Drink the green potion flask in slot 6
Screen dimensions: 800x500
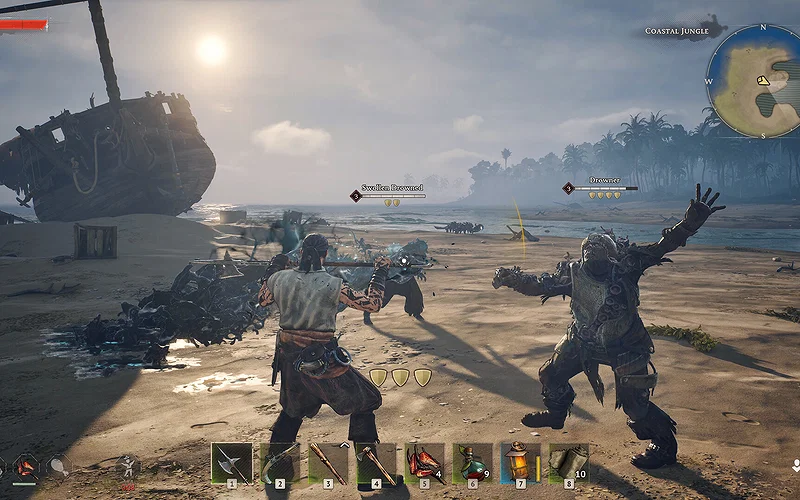tap(472, 463)
